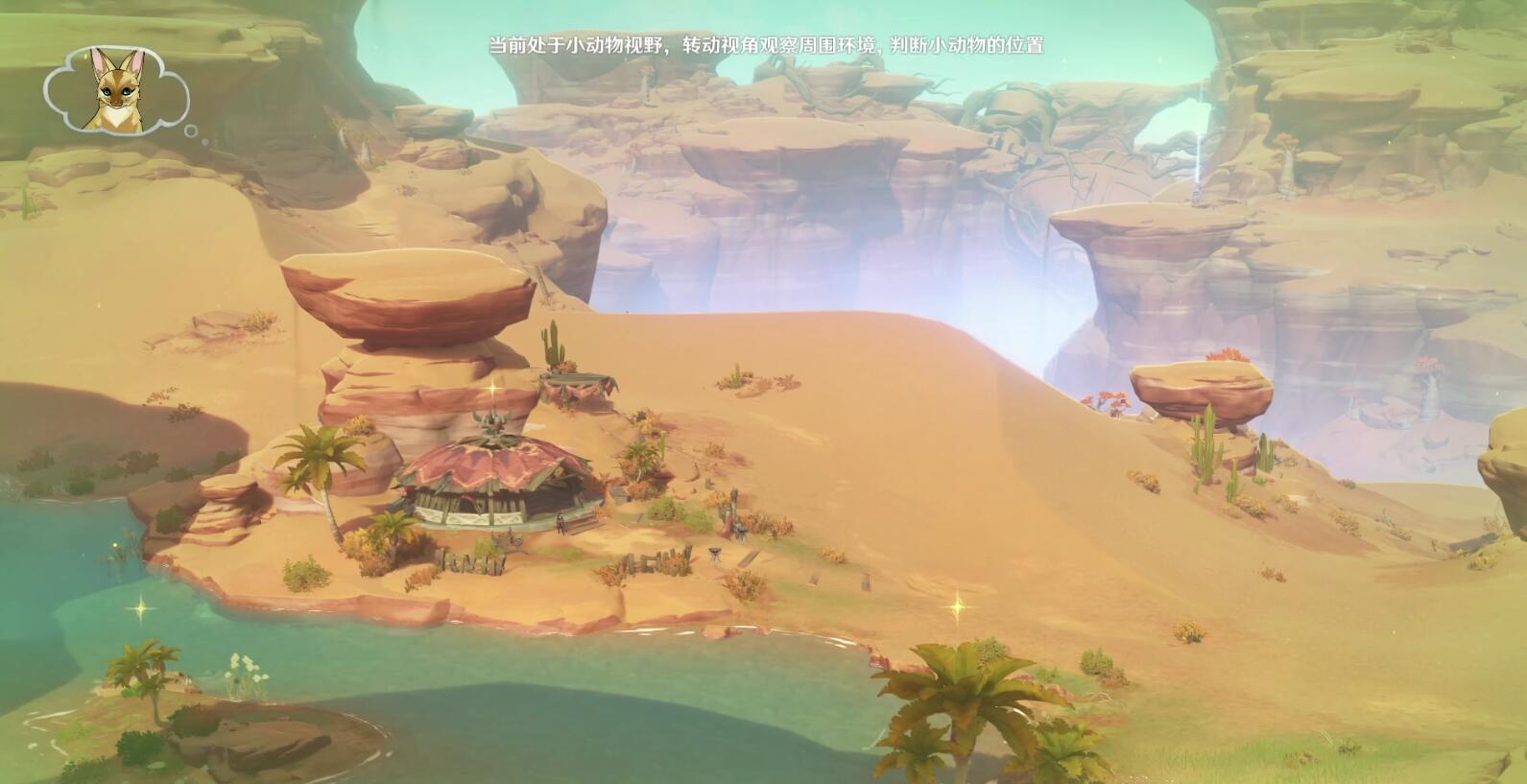
Task: Click the fox thought-bubble icon
Action: pos(116,92)
